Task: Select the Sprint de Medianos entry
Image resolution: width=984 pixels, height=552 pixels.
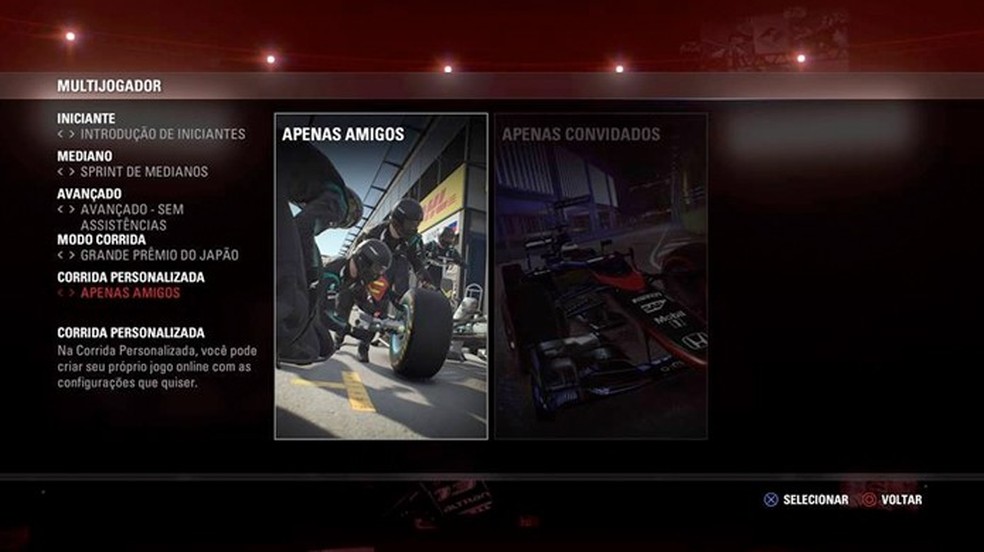Action: click(144, 172)
